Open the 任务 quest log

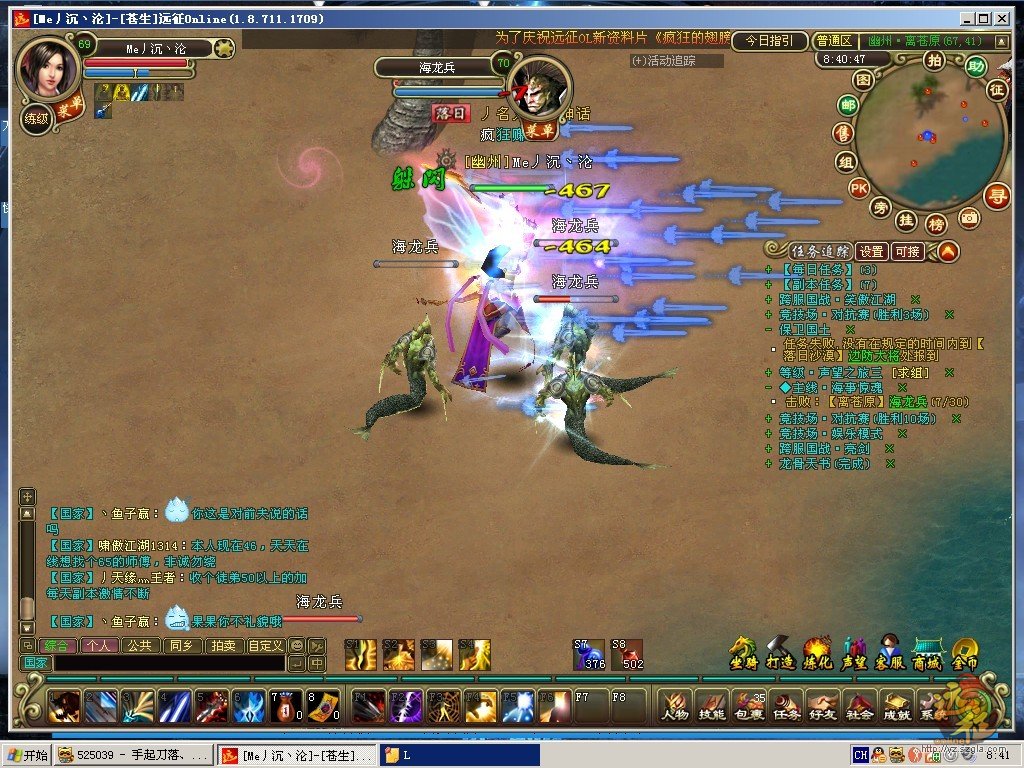(786, 705)
